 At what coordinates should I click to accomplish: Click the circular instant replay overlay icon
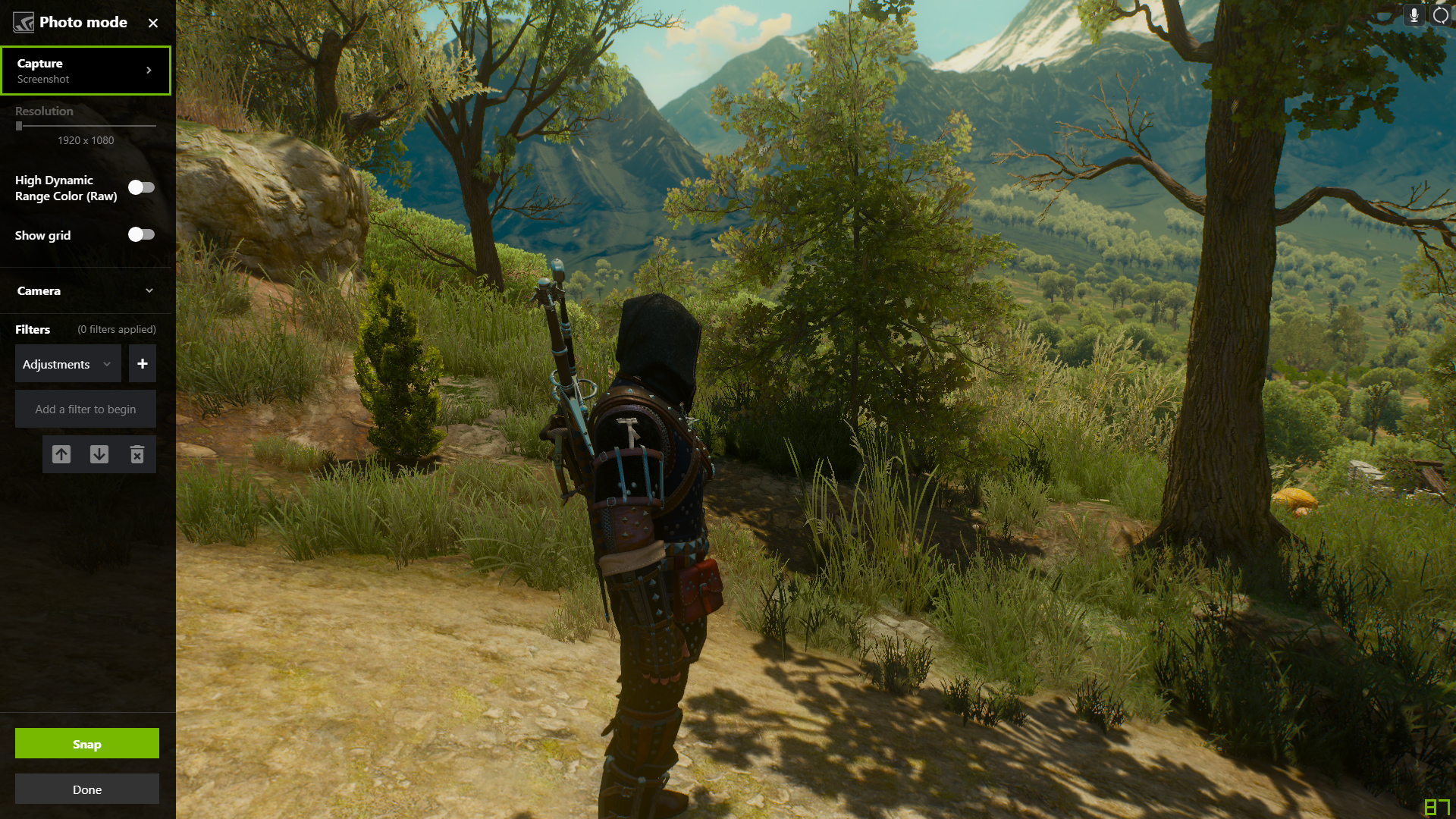1441,15
